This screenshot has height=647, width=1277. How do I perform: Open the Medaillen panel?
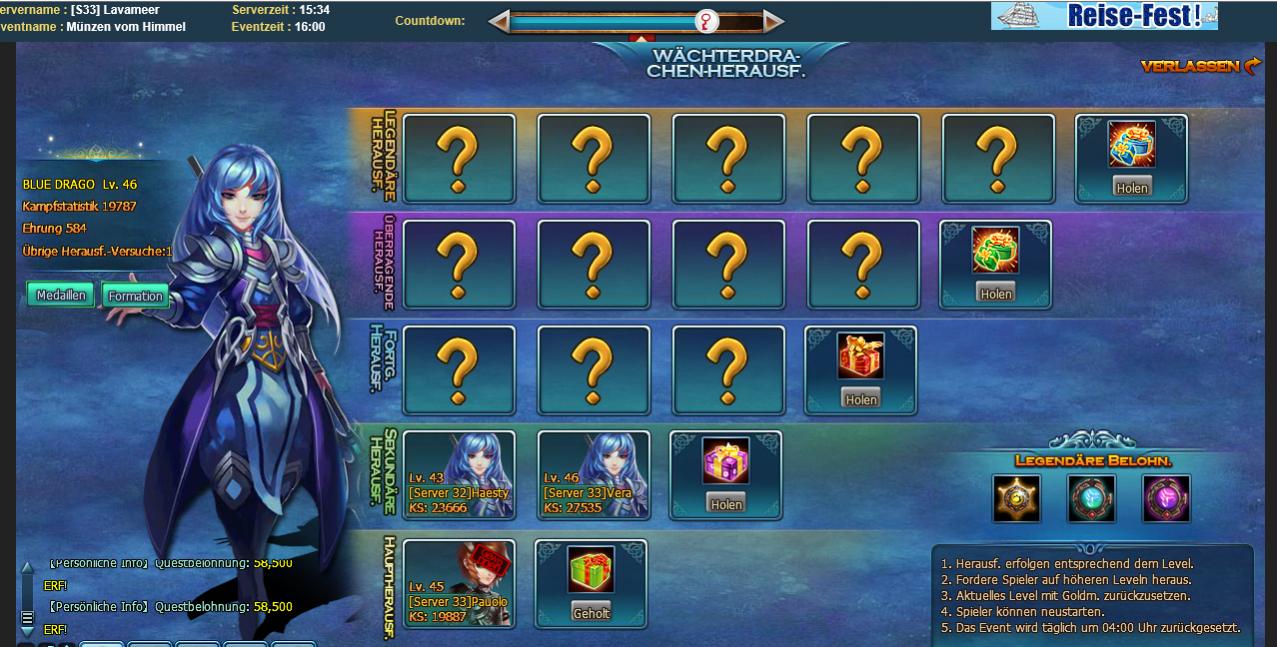click(x=61, y=295)
